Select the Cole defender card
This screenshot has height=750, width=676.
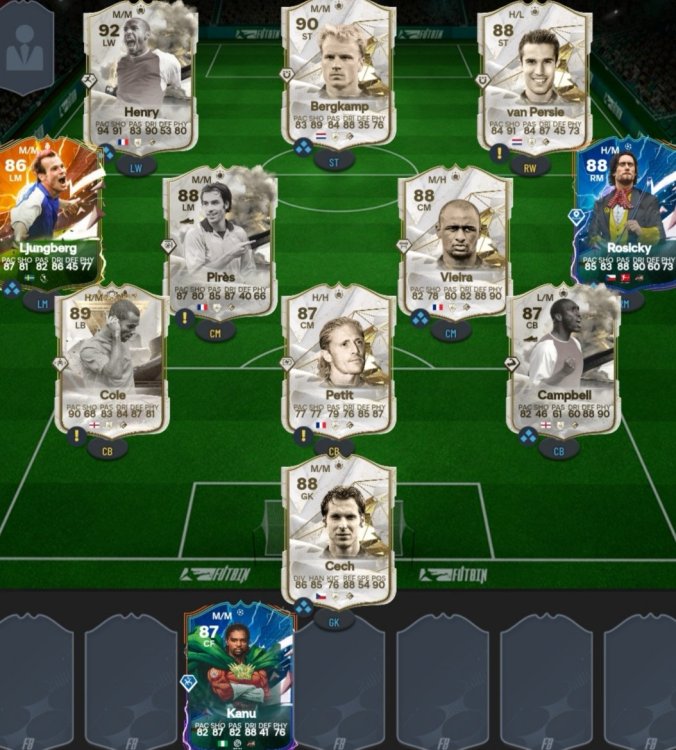pos(111,360)
